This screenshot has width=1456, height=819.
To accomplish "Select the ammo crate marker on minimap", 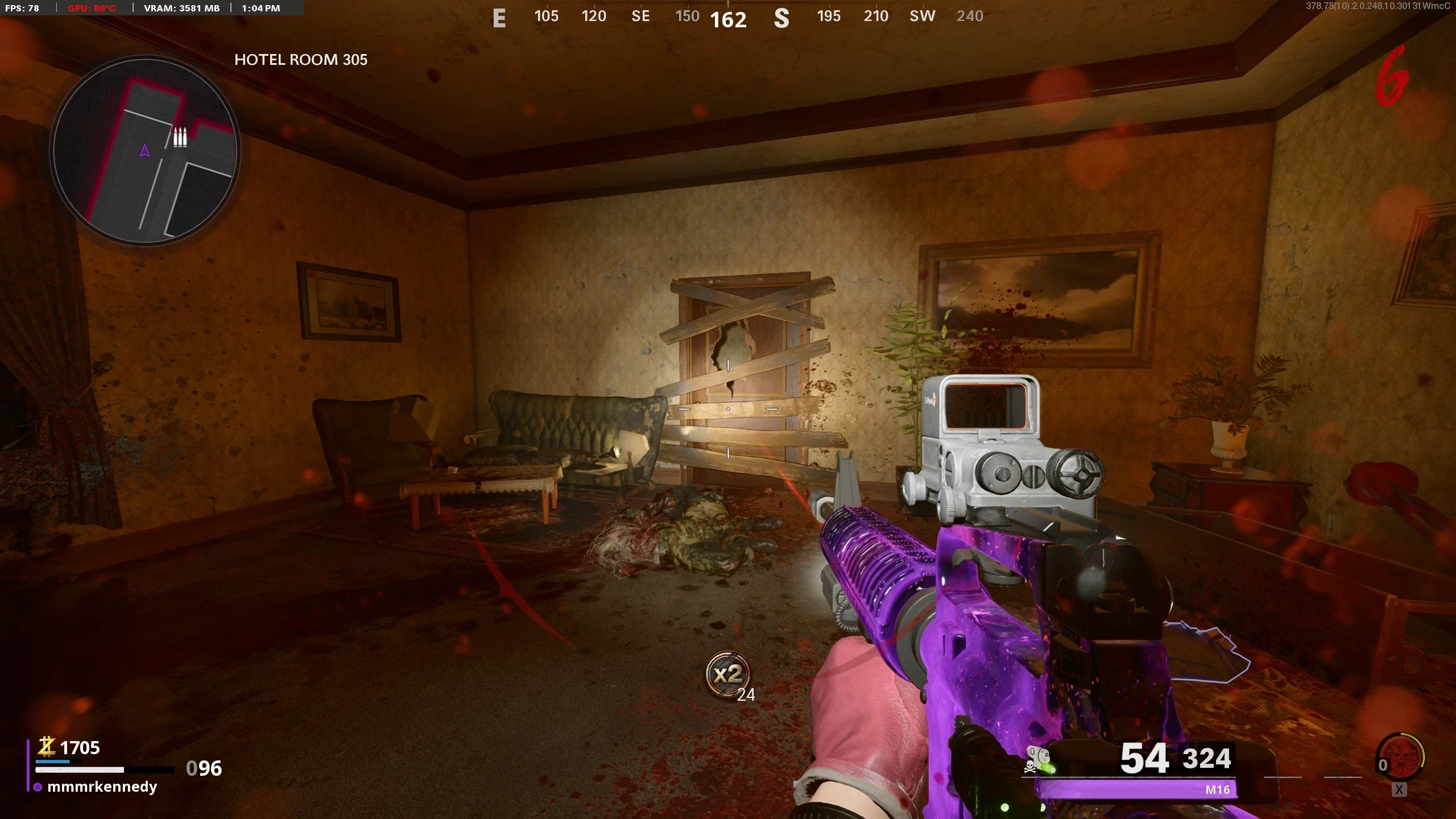I will click(180, 138).
